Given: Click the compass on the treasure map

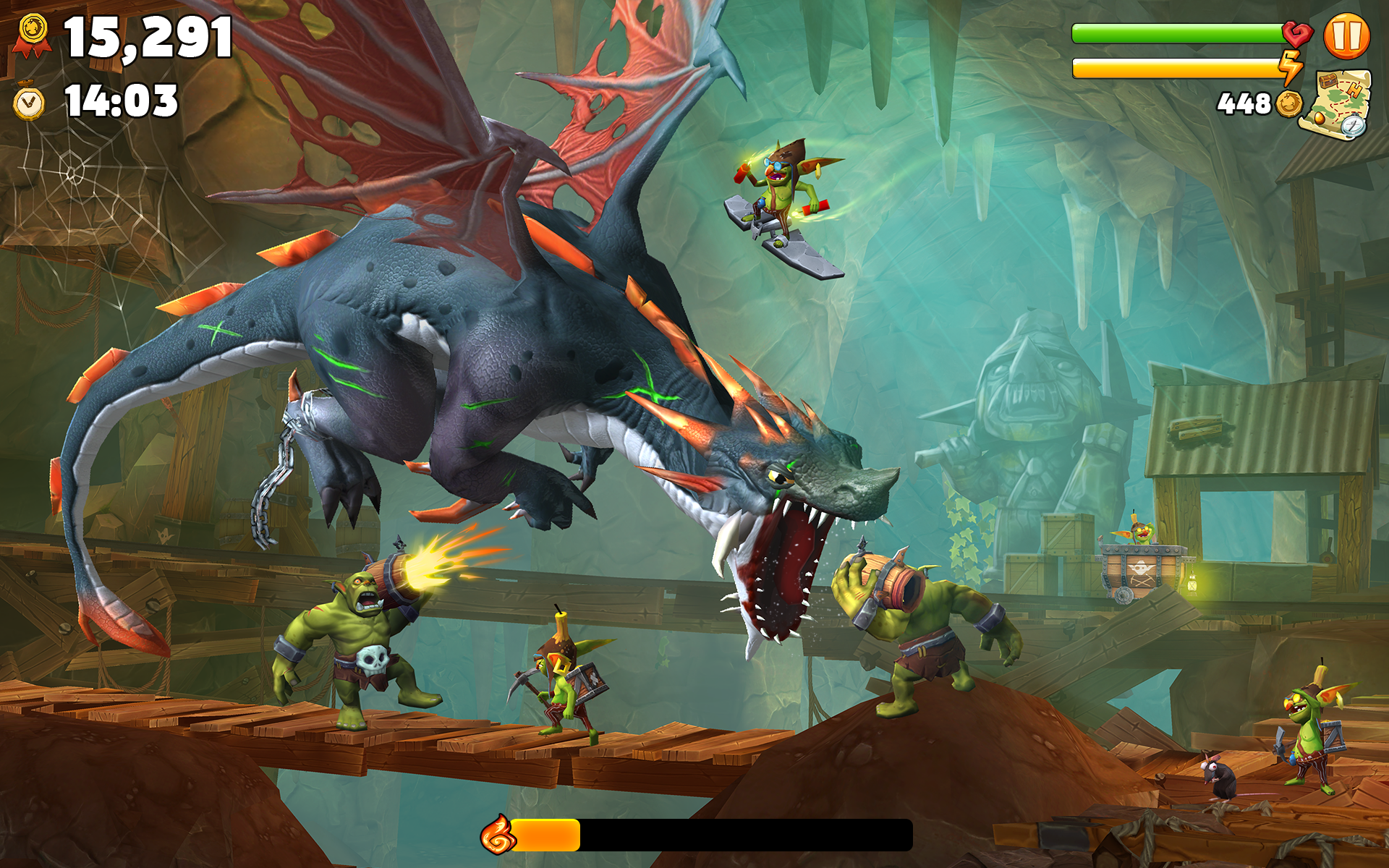Looking at the screenshot, I should tap(1354, 126).
